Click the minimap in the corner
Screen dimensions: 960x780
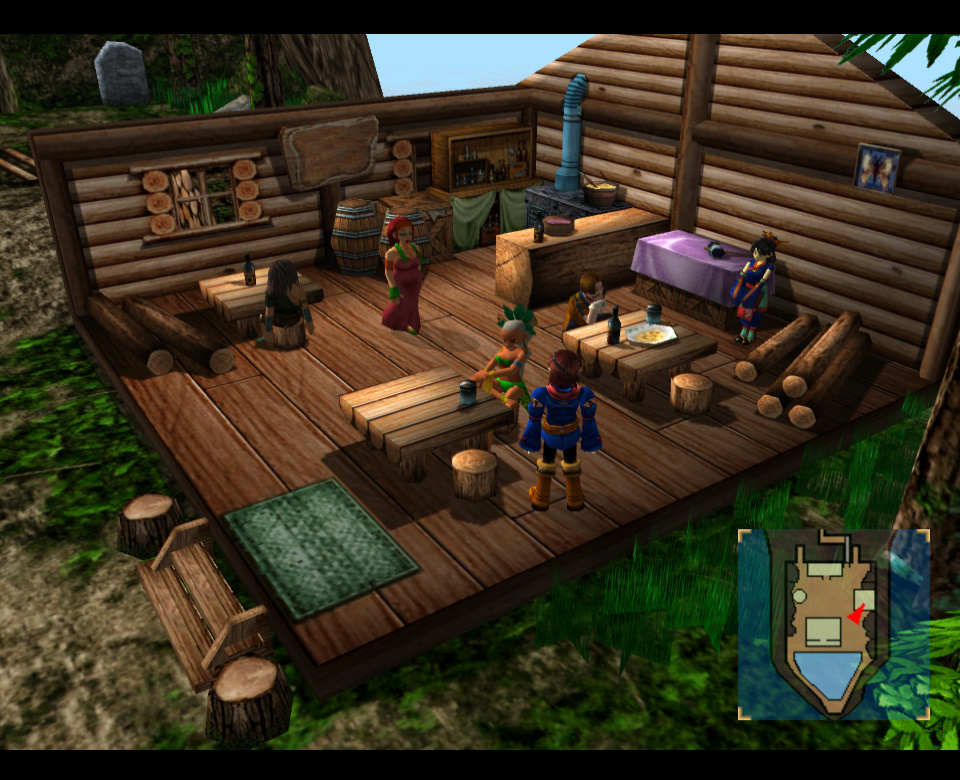click(833, 624)
